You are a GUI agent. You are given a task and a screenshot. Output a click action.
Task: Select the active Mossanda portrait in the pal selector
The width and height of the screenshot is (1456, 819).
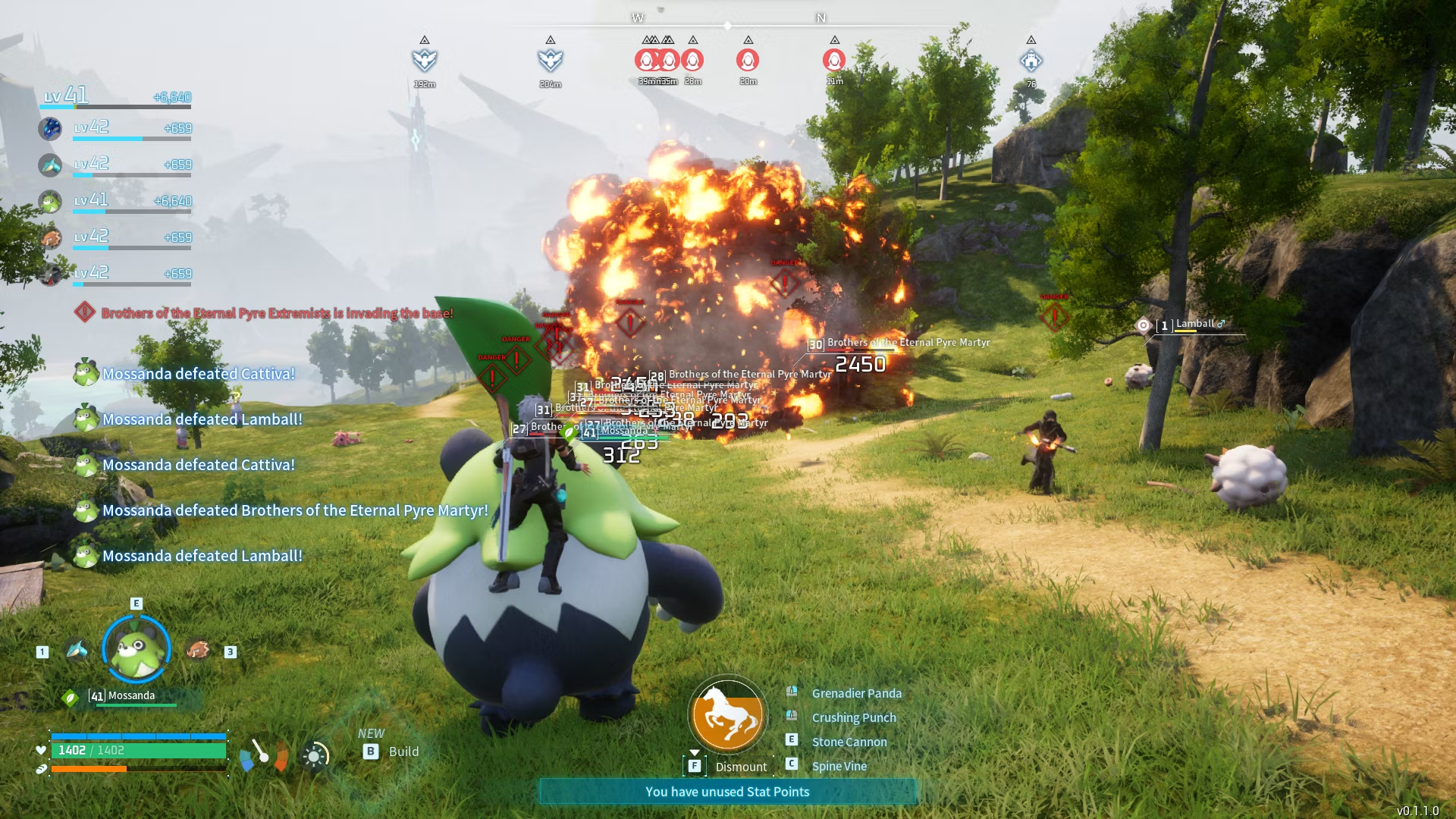(x=136, y=650)
